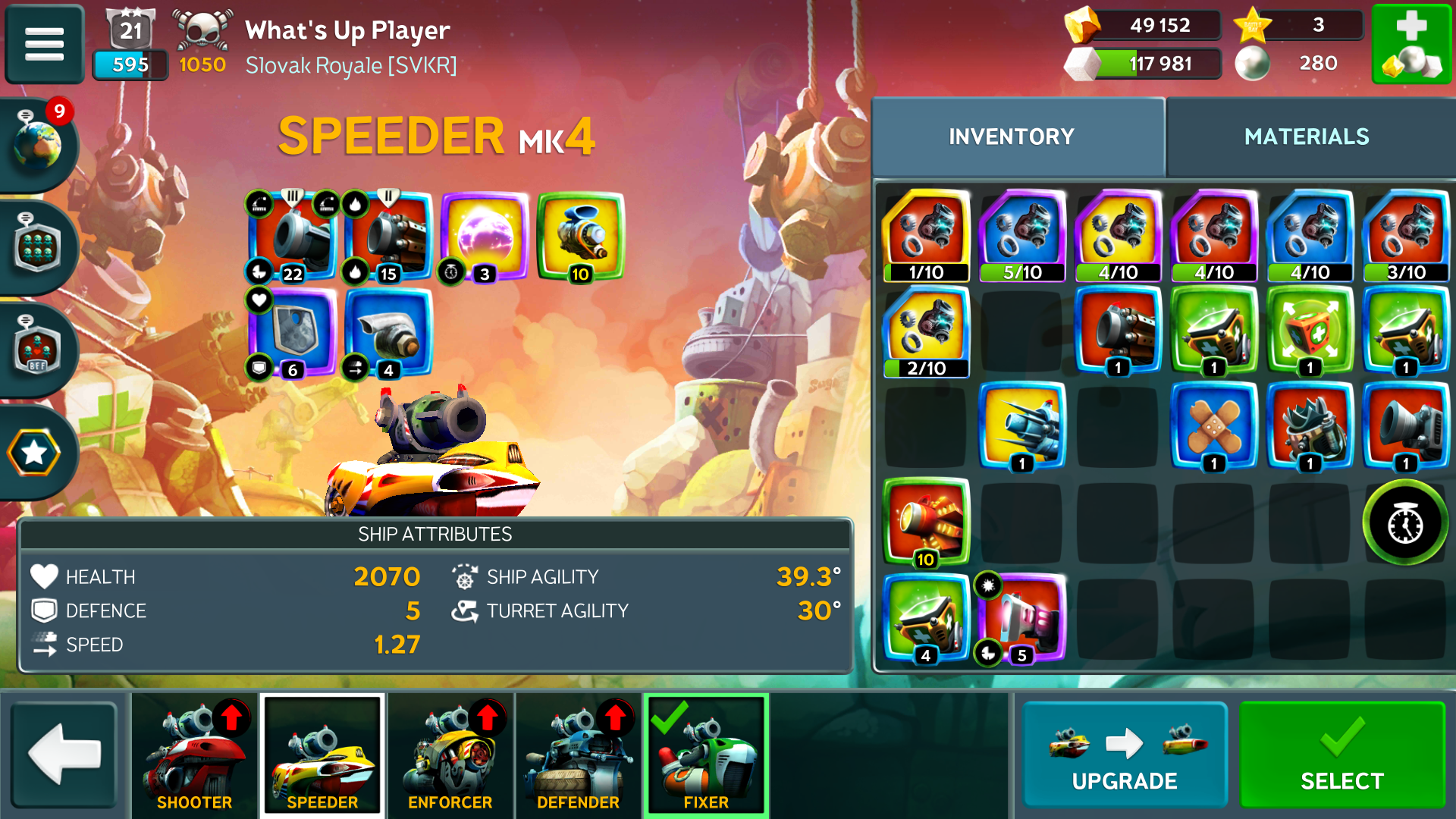This screenshot has height=819, width=1456.
Task: Go back with the arrow button
Action: coord(64,755)
